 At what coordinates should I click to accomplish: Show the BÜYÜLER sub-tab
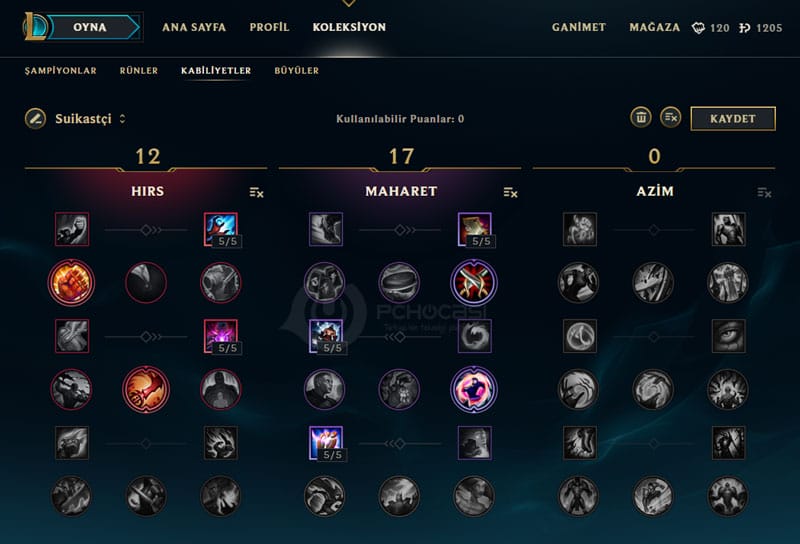(296, 71)
